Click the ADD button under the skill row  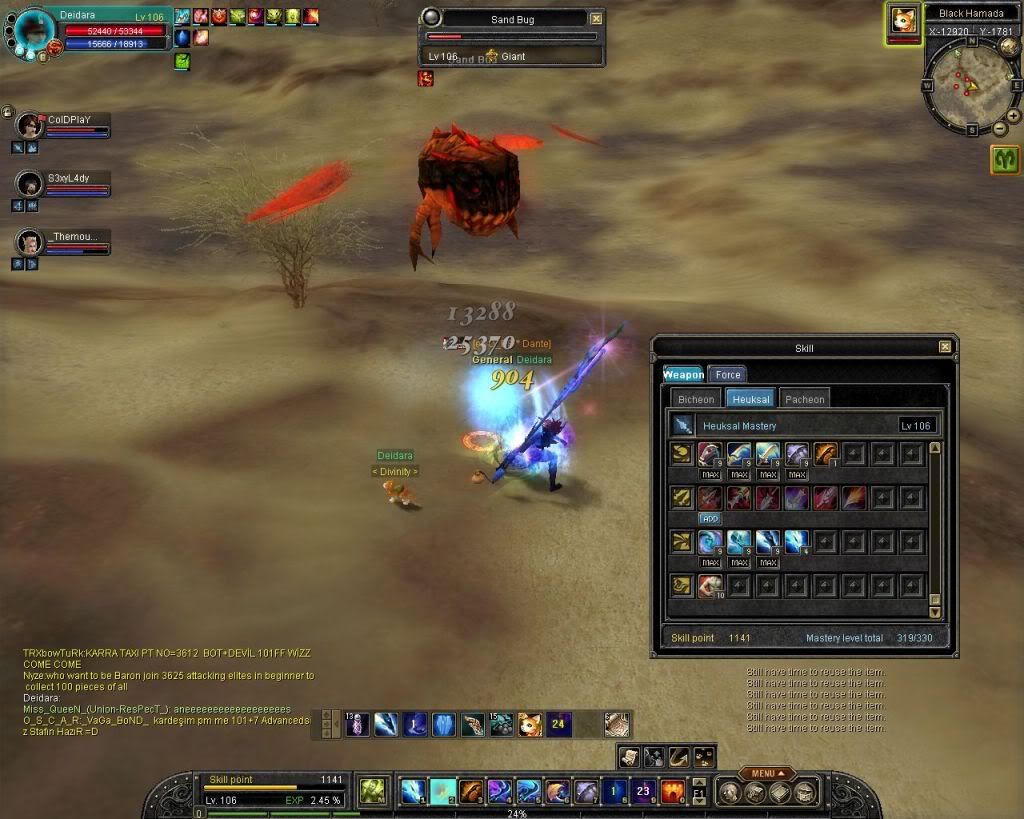[x=710, y=519]
